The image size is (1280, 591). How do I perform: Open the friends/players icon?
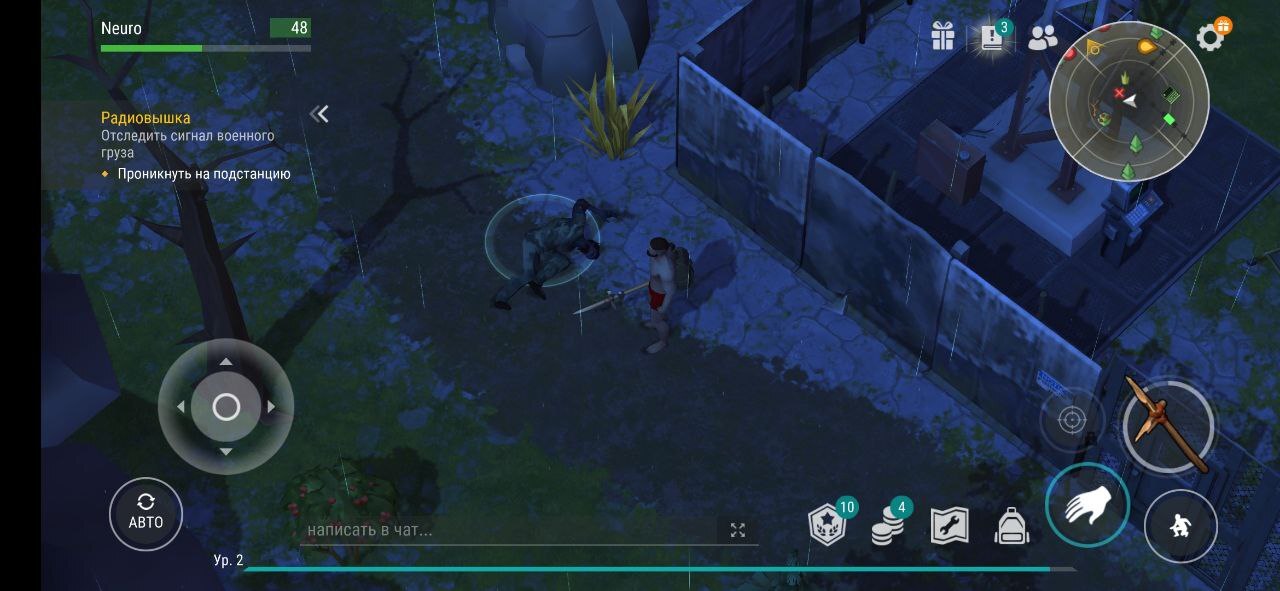(1042, 37)
